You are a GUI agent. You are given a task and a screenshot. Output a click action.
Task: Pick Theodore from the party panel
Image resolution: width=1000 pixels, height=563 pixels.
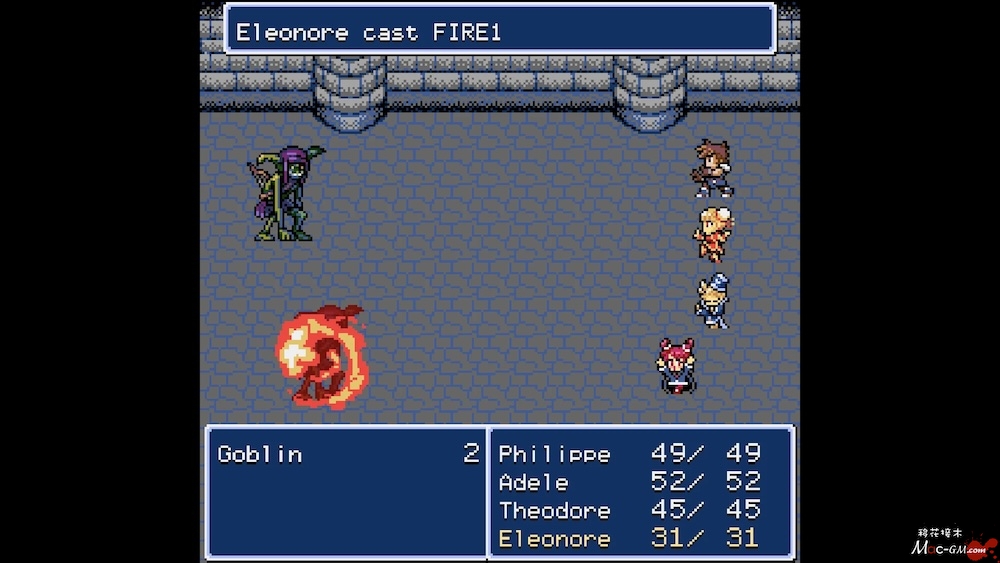[554, 510]
